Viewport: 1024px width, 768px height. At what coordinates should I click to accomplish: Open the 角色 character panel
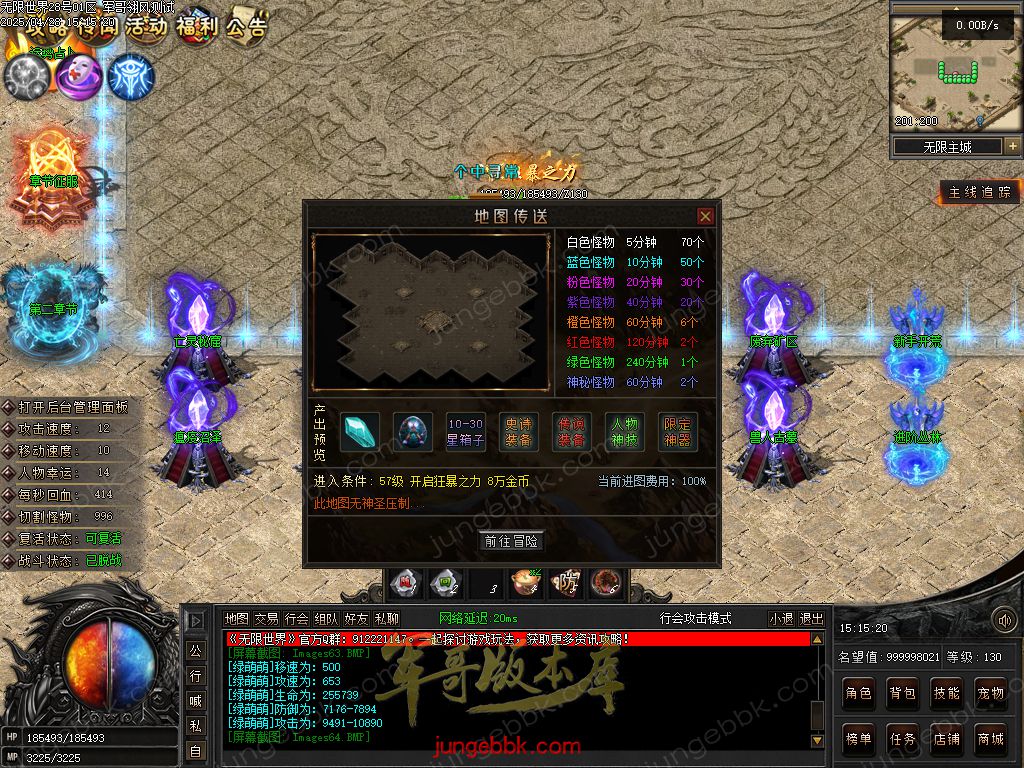pyautogui.click(x=858, y=692)
